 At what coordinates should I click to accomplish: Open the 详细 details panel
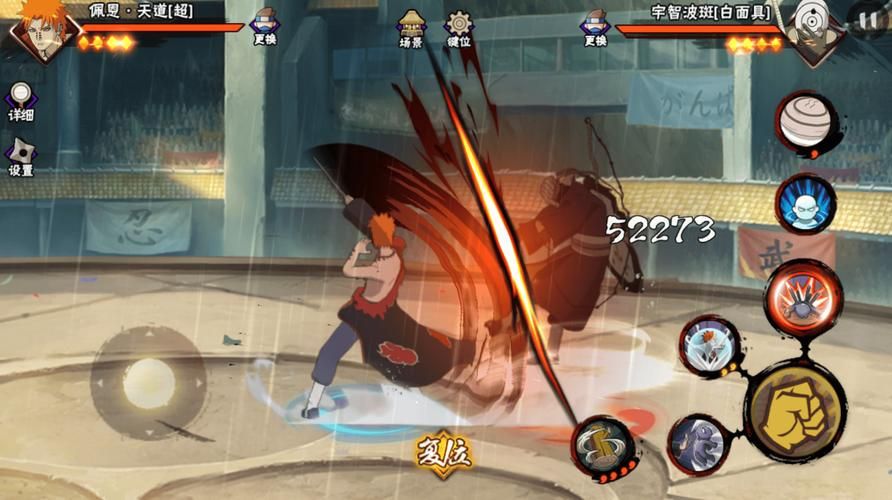pyautogui.click(x=21, y=101)
